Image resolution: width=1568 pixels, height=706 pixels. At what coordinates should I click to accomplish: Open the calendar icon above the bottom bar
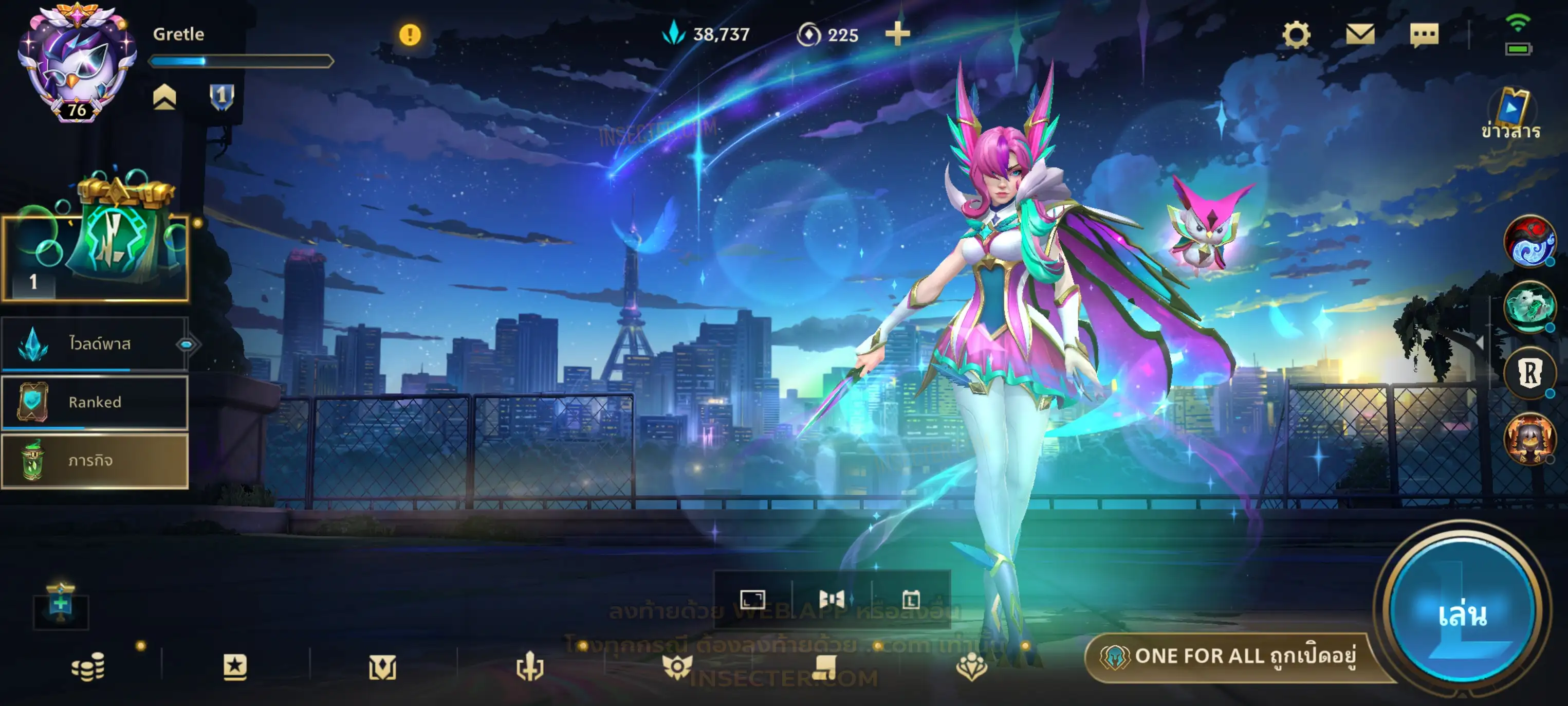click(x=911, y=600)
